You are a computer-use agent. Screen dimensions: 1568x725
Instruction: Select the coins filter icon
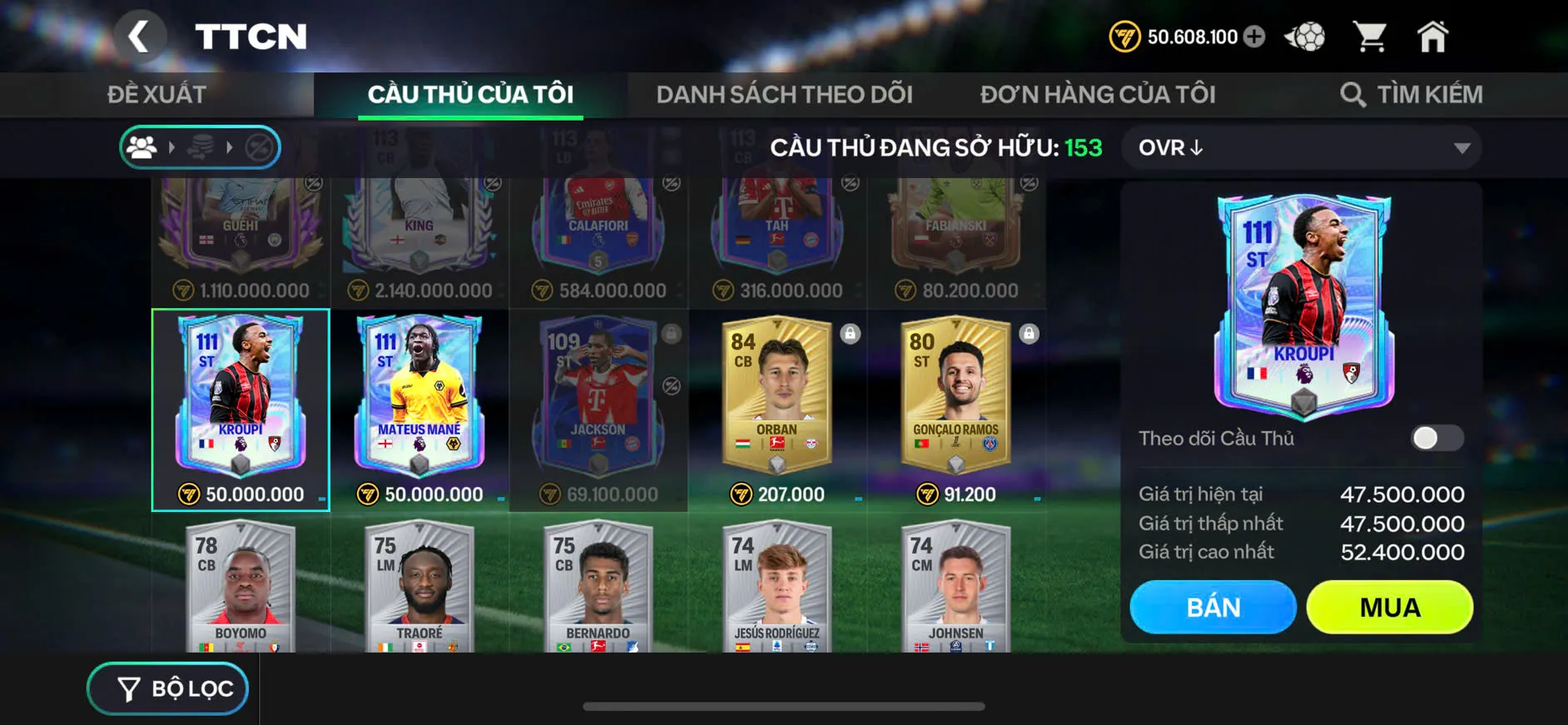[x=202, y=147]
